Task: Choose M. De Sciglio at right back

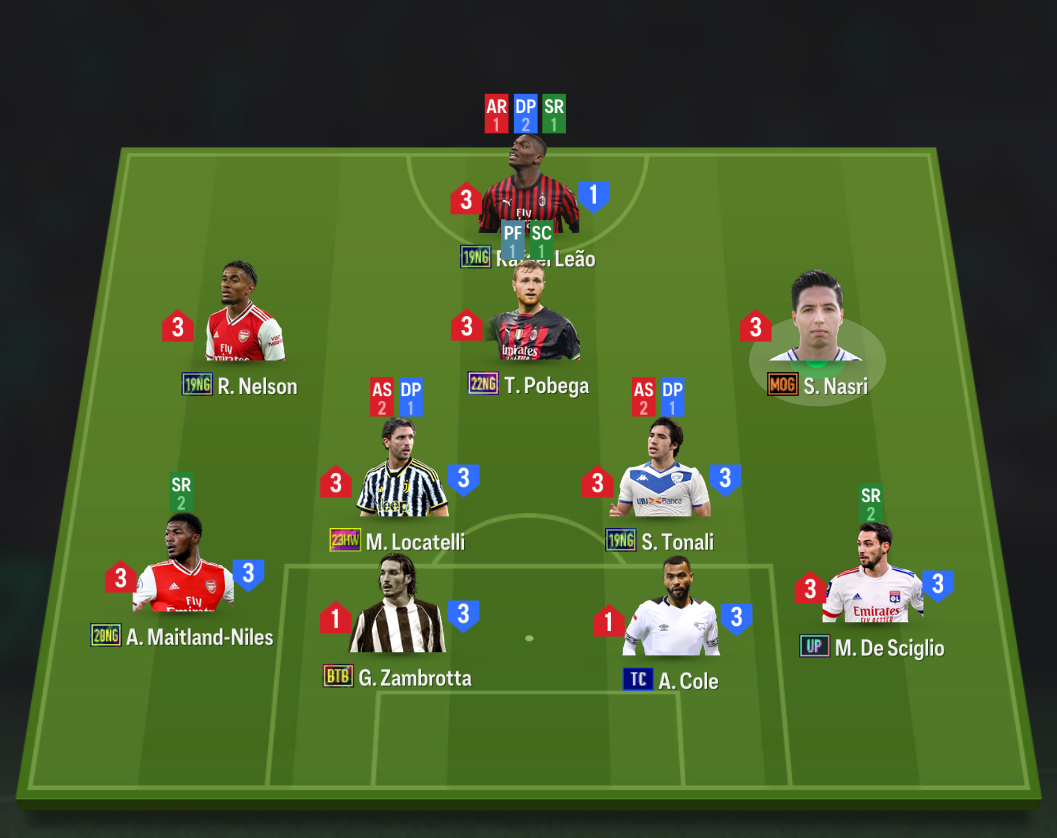Action: [x=872, y=579]
